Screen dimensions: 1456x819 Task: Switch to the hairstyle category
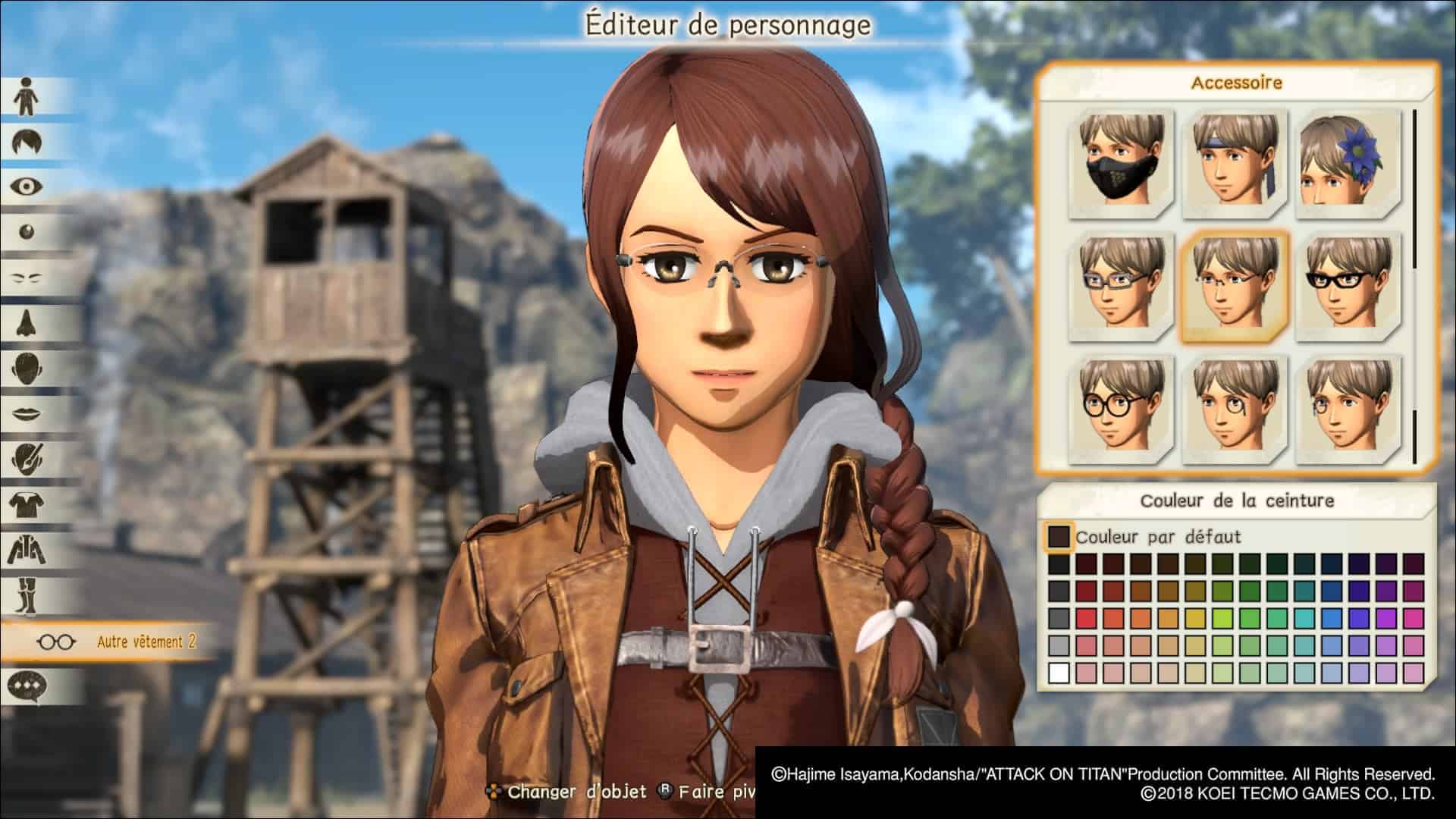point(27,142)
